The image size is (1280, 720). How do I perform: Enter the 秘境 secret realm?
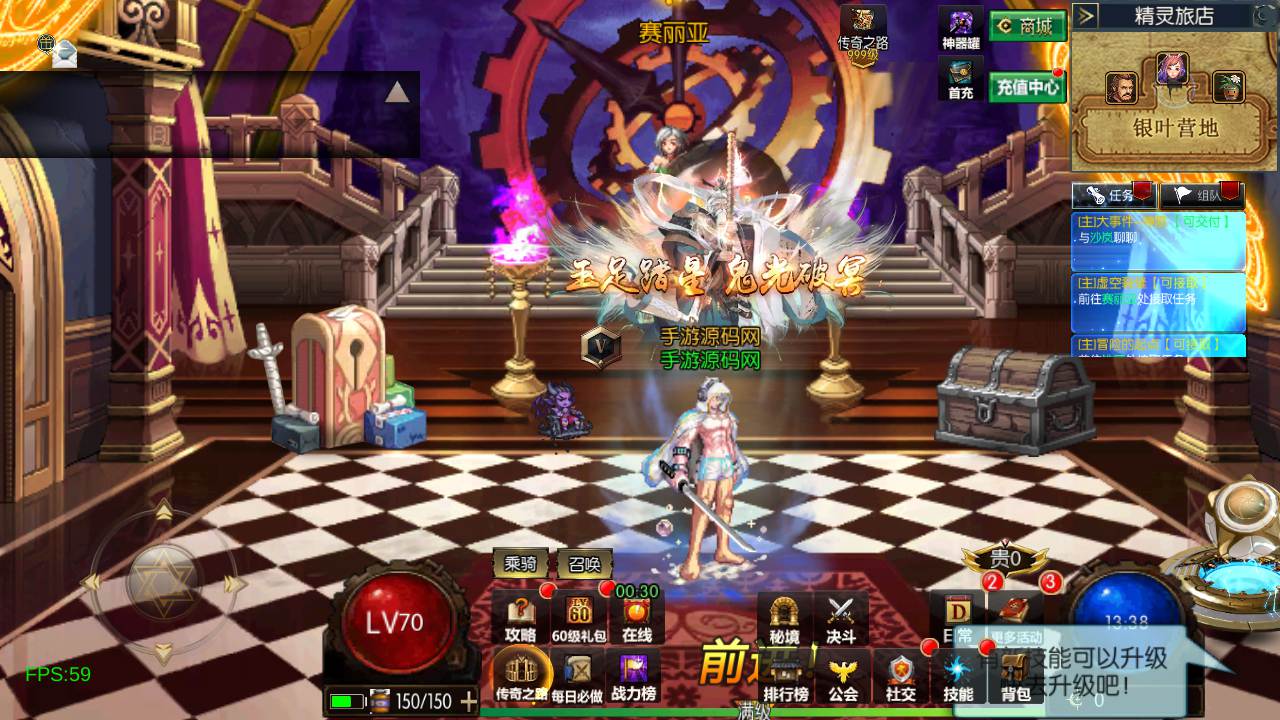(784, 619)
